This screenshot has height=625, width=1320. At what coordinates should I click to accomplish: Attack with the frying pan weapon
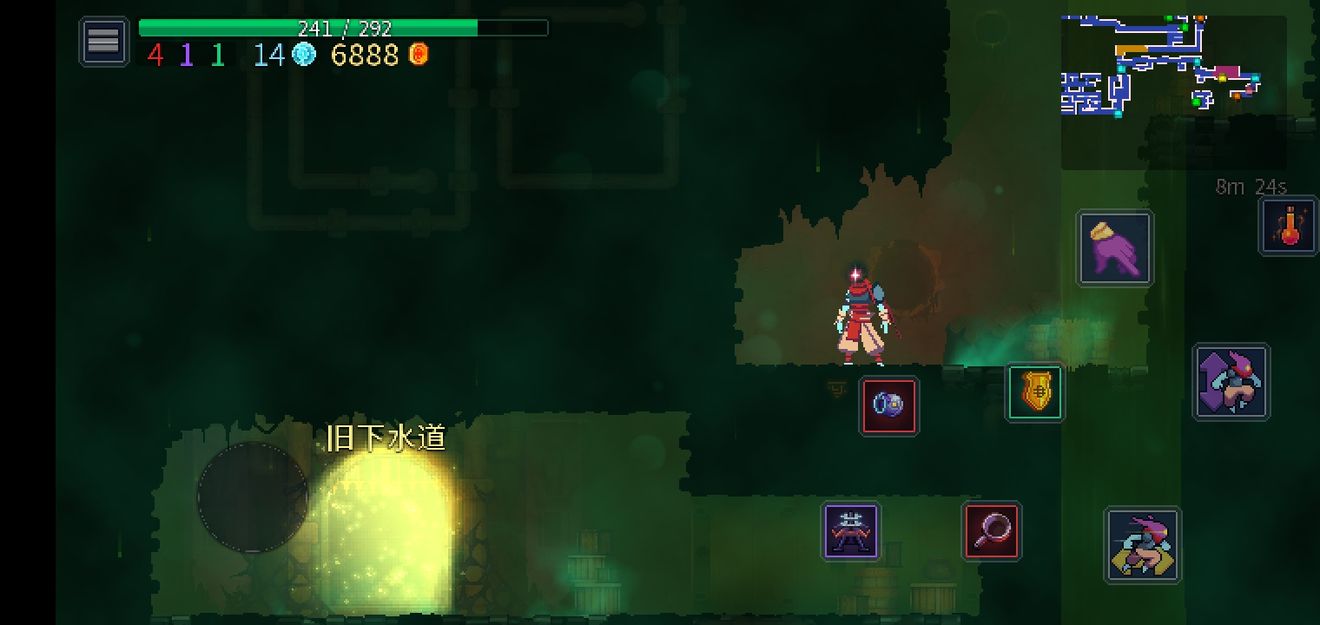coord(991,530)
